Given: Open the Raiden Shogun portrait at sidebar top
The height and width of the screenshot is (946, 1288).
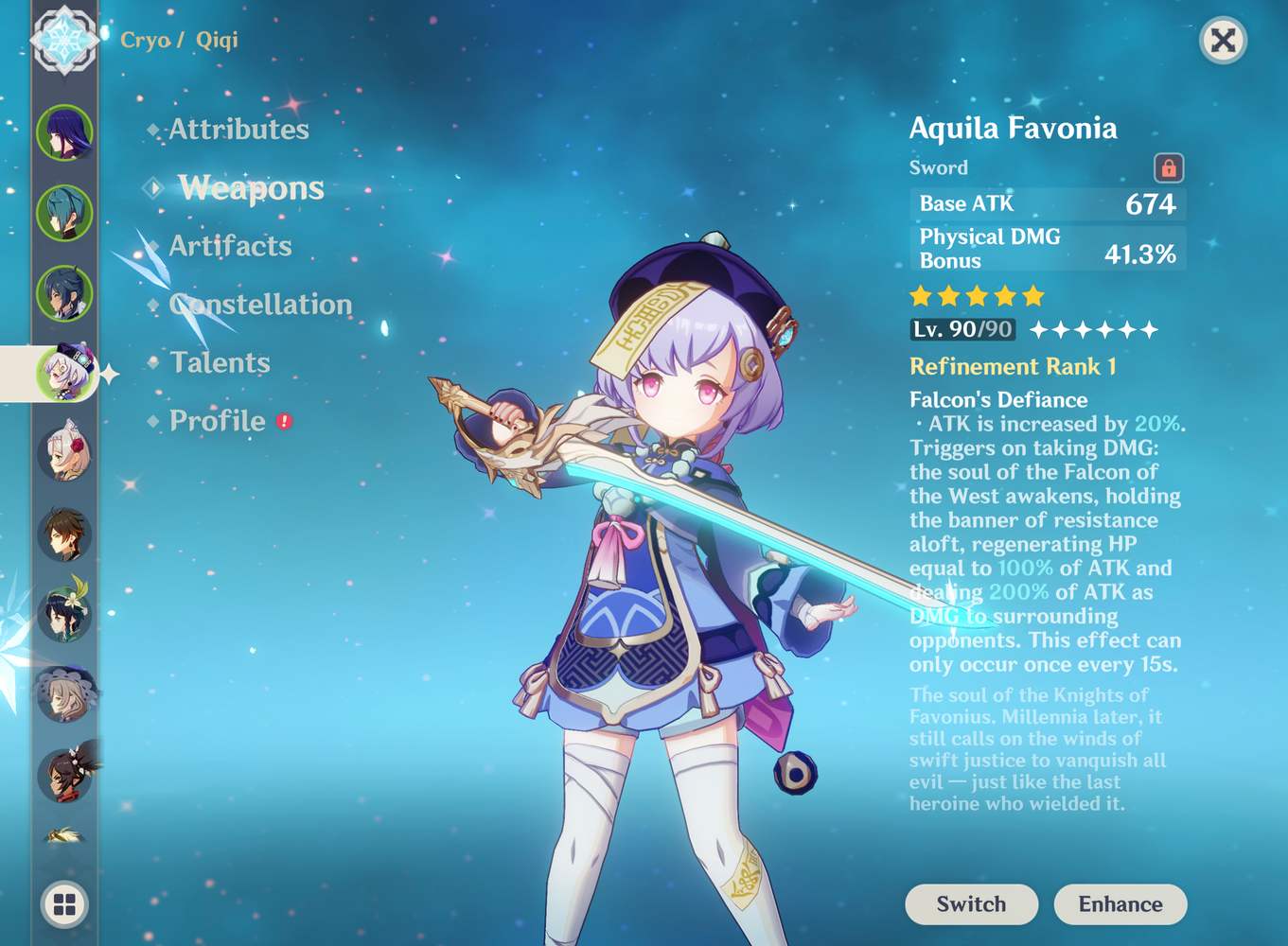Looking at the screenshot, I should coord(62,132).
